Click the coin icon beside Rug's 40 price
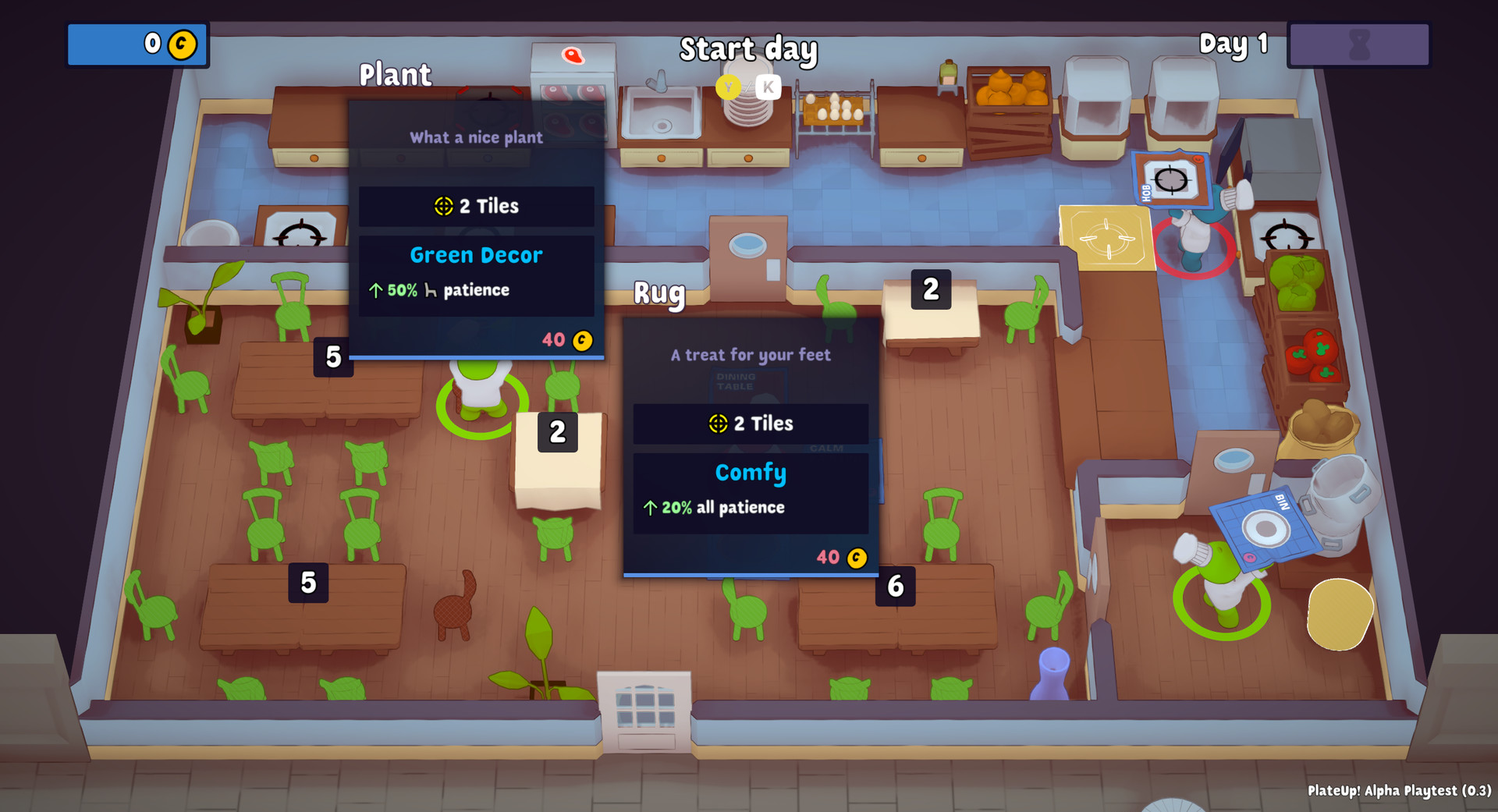This screenshot has width=1498, height=812. [856, 557]
